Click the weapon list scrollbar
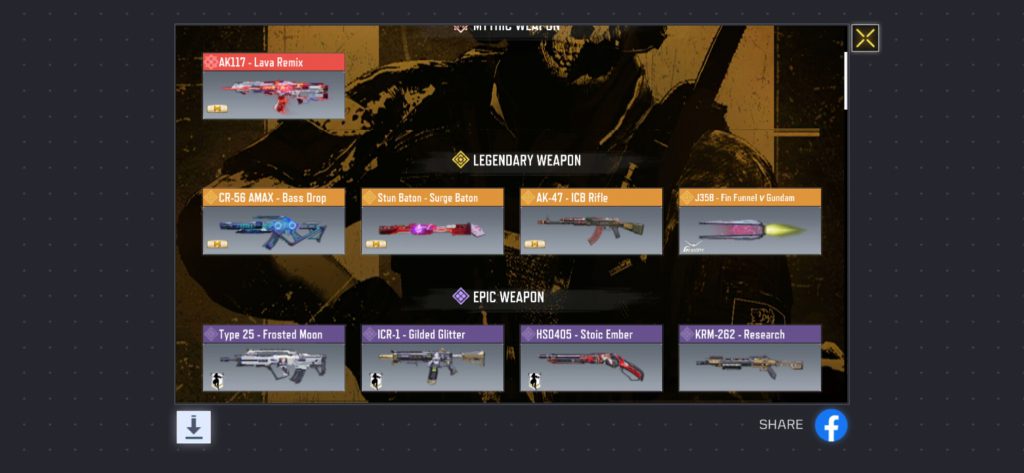 point(846,80)
